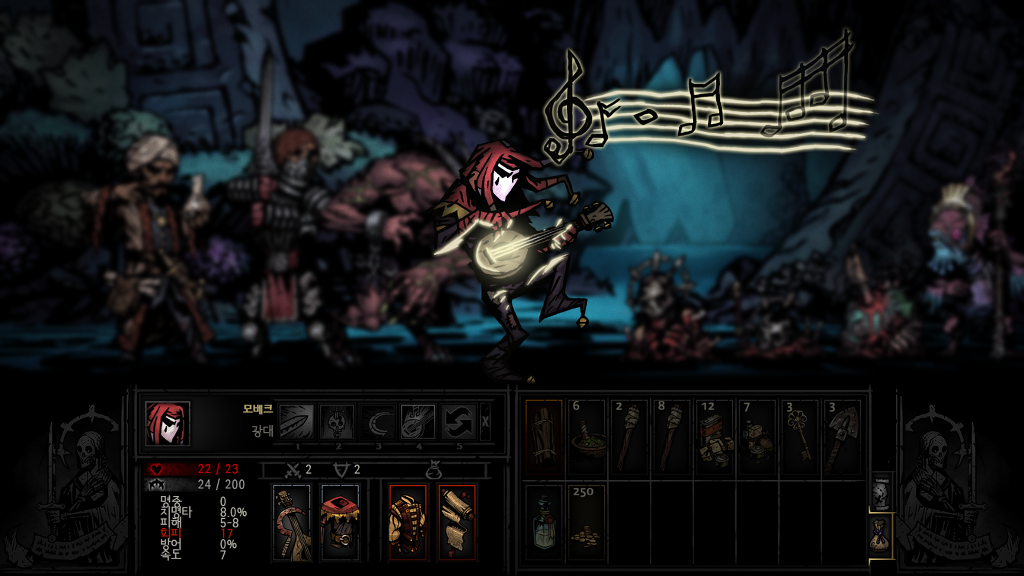Select the torch stack of 8
Screen dimensions: 1024x576
click(673, 437)
